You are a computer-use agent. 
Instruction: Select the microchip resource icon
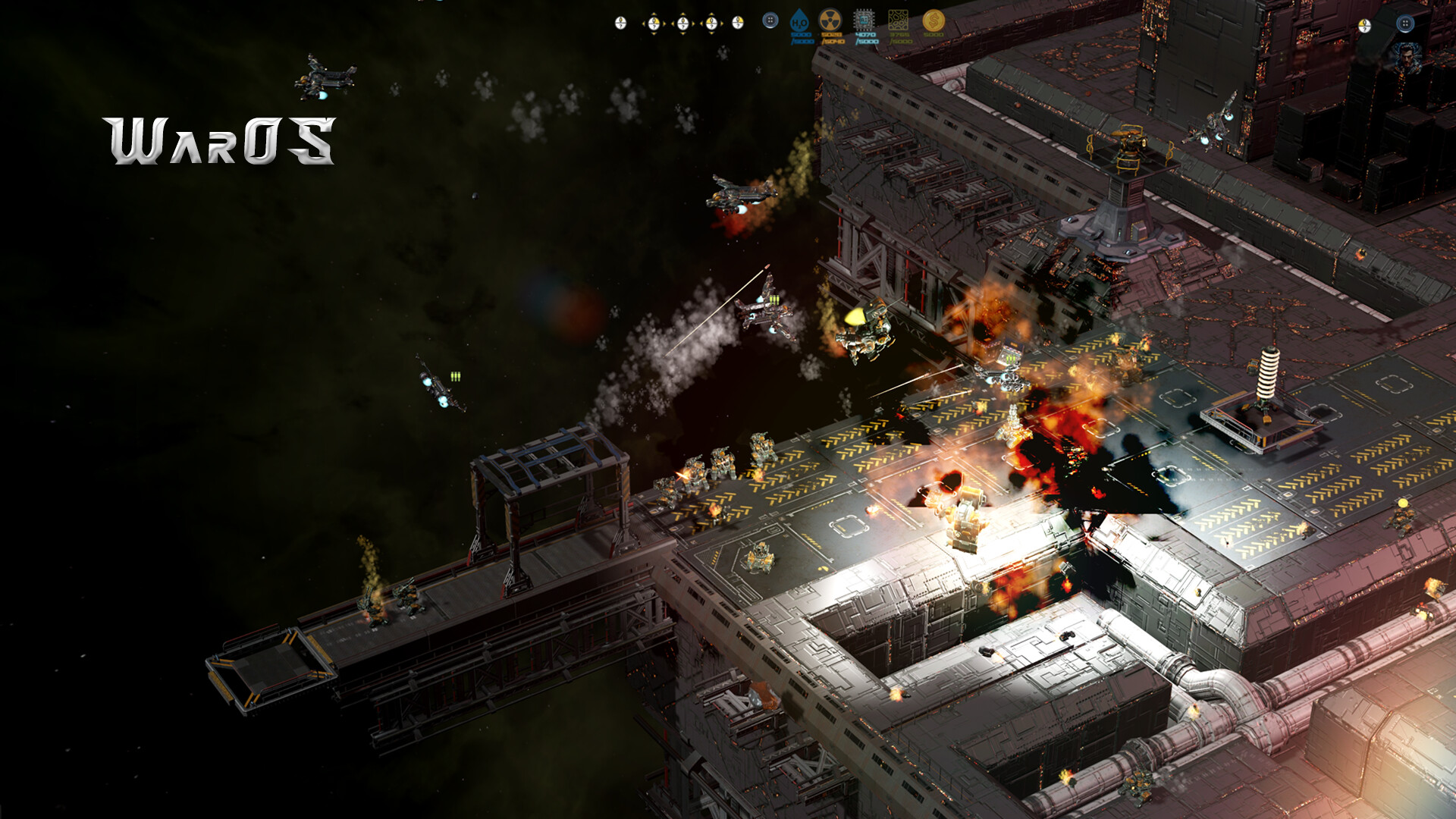[x=864, y=20]
